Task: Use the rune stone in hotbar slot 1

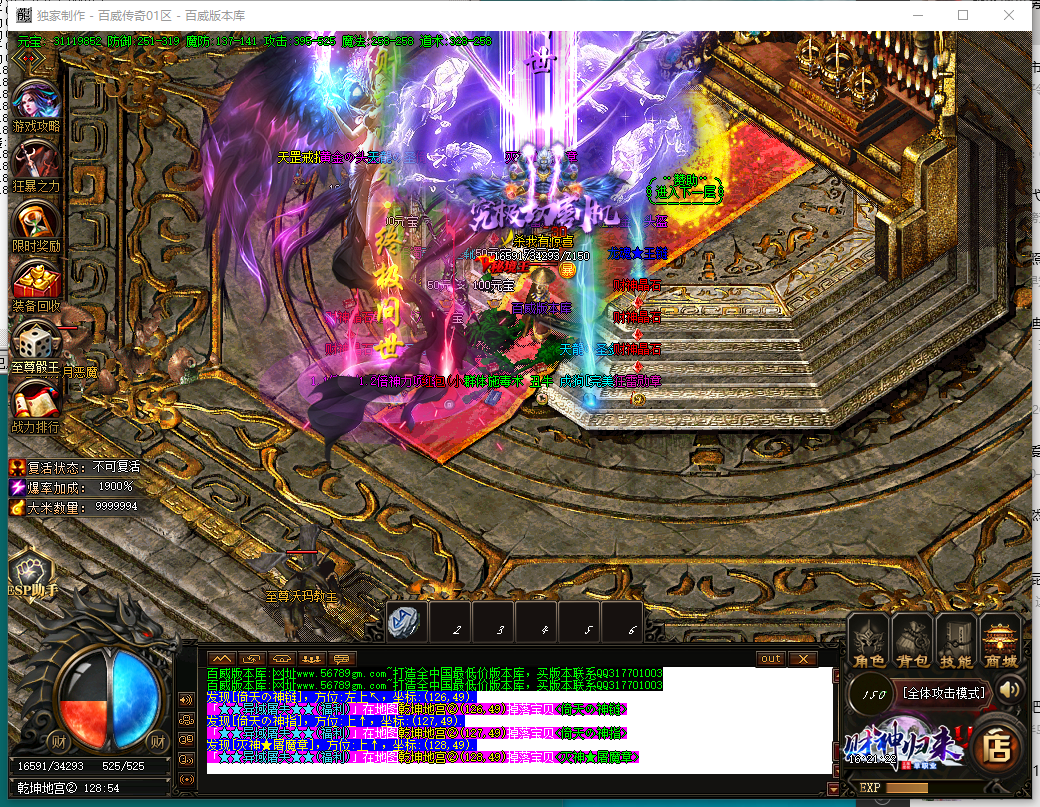Action: [405, 622]
